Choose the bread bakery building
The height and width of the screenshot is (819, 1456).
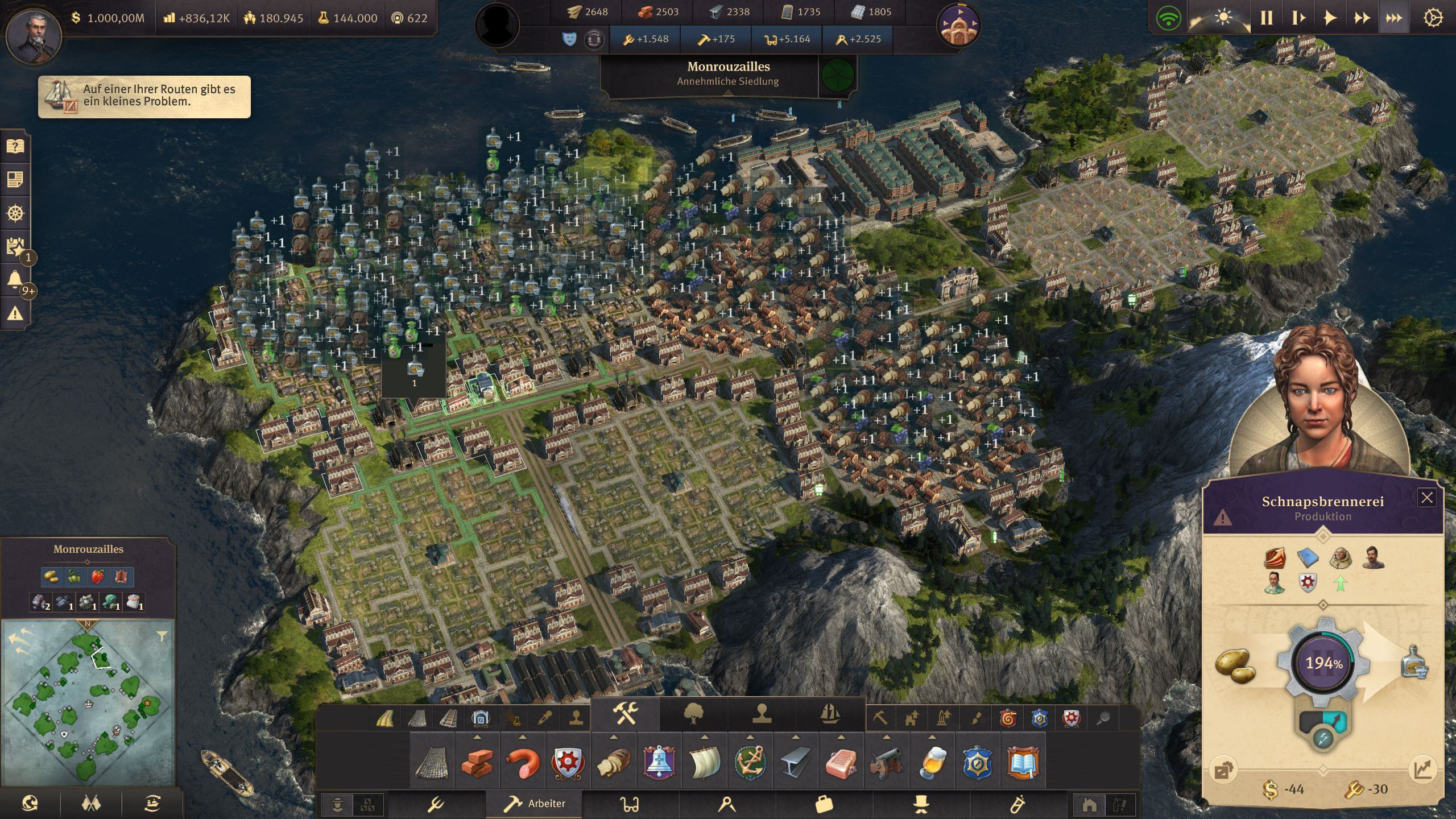[613, 762]
